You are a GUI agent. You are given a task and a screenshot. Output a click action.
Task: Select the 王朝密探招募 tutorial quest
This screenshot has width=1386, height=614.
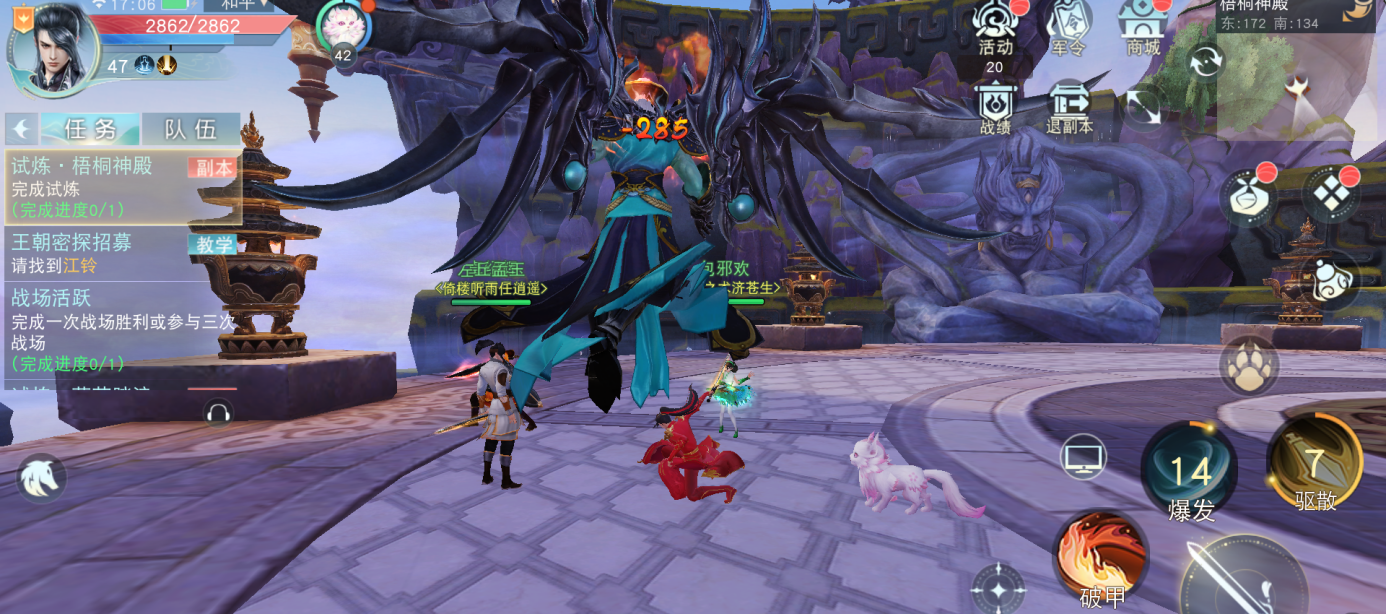click(122, 254)
